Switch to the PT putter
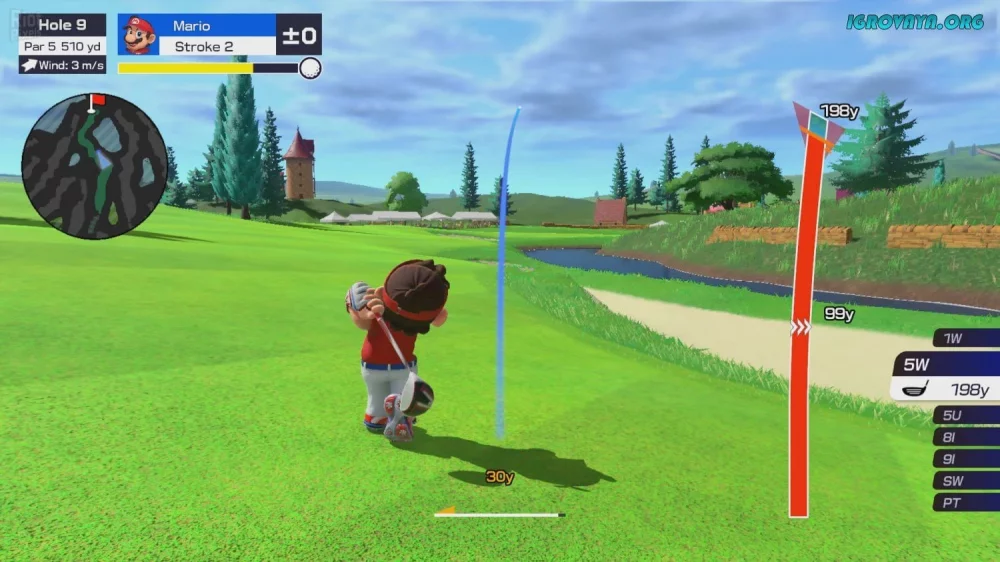This screenshot has height=562, width=1000. (965, 502)
